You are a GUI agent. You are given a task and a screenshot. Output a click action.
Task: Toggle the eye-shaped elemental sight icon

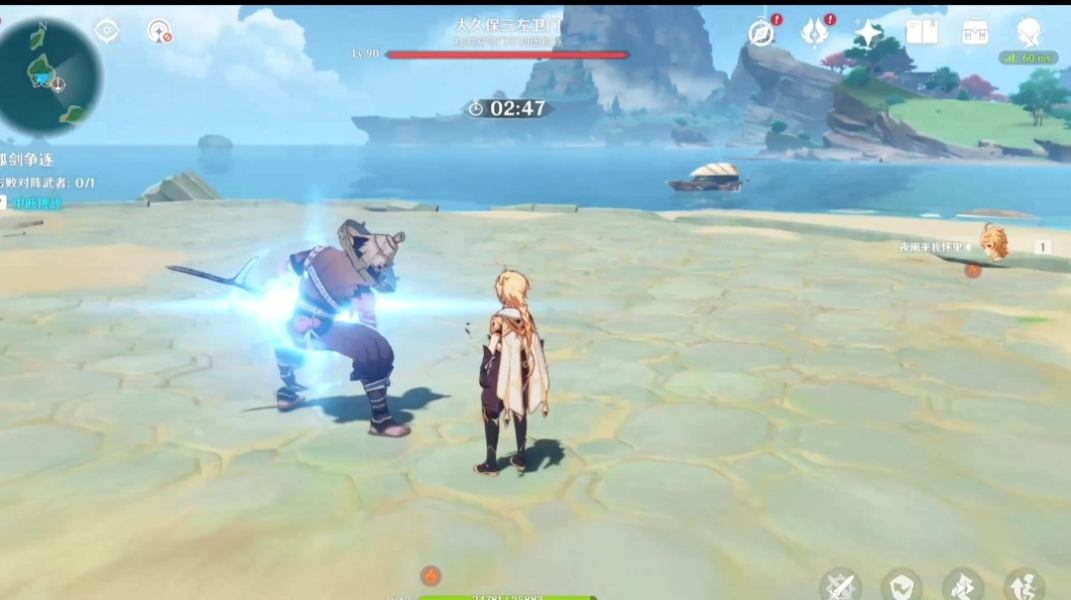click(107, 31)
